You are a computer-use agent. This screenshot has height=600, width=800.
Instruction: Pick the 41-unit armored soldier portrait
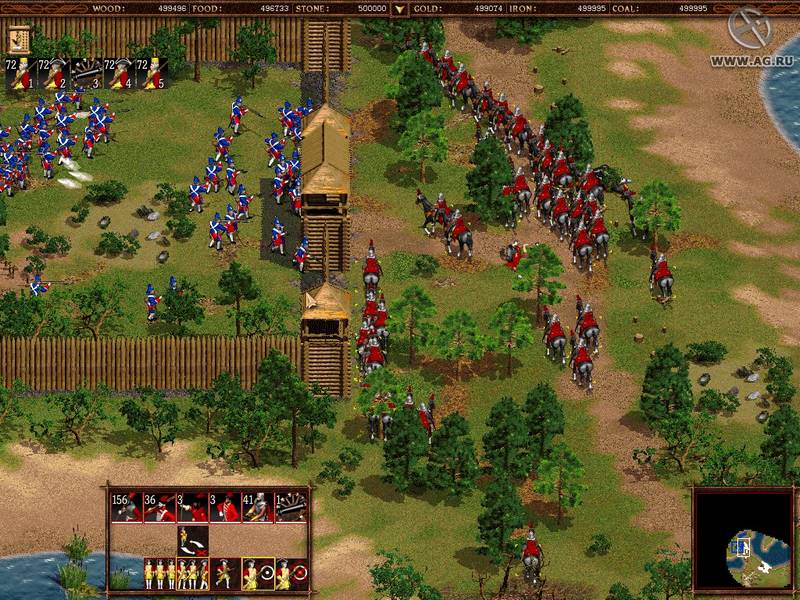point(258,507)
